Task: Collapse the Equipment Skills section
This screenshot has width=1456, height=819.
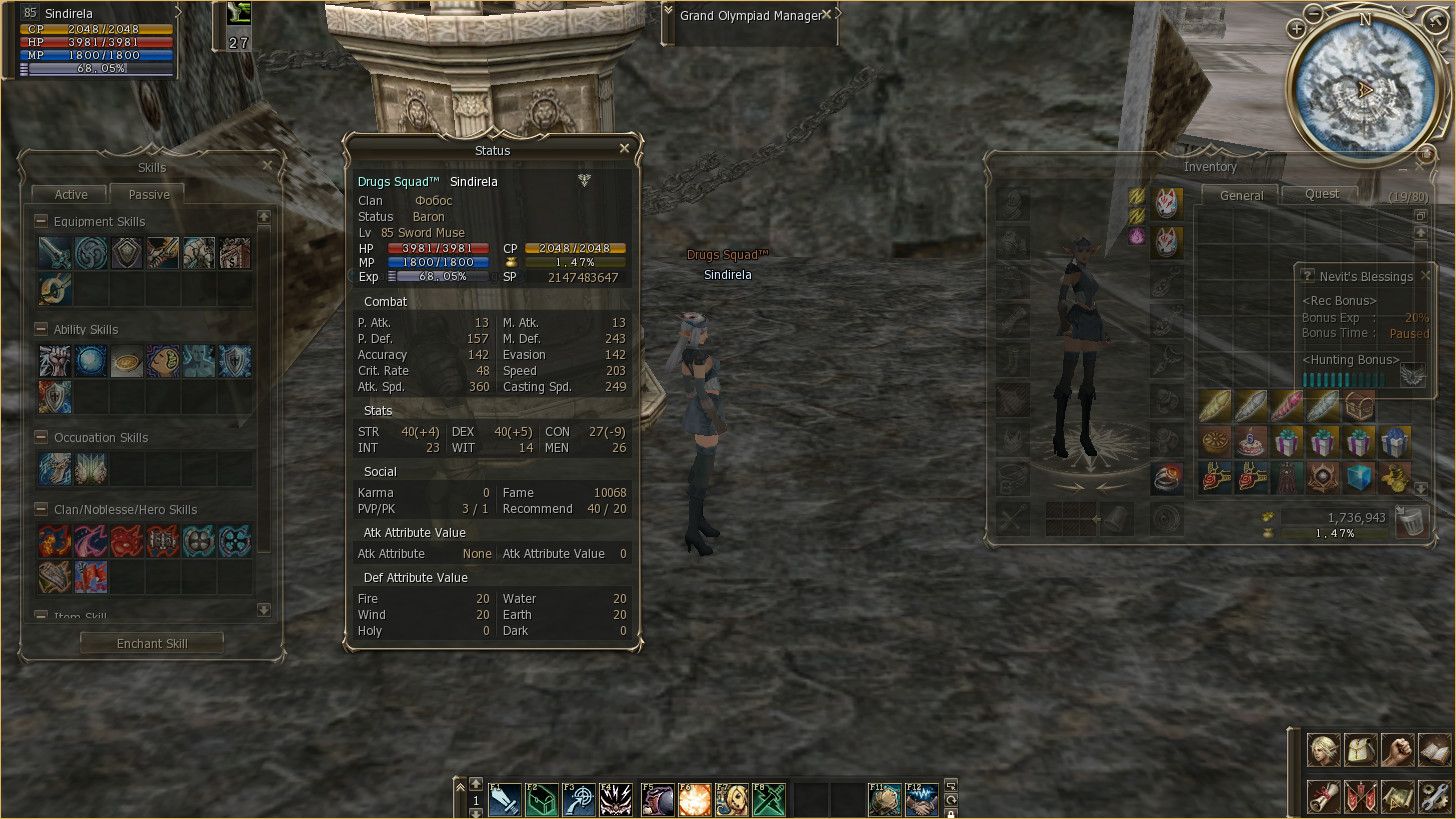Action: pos(41,221)
